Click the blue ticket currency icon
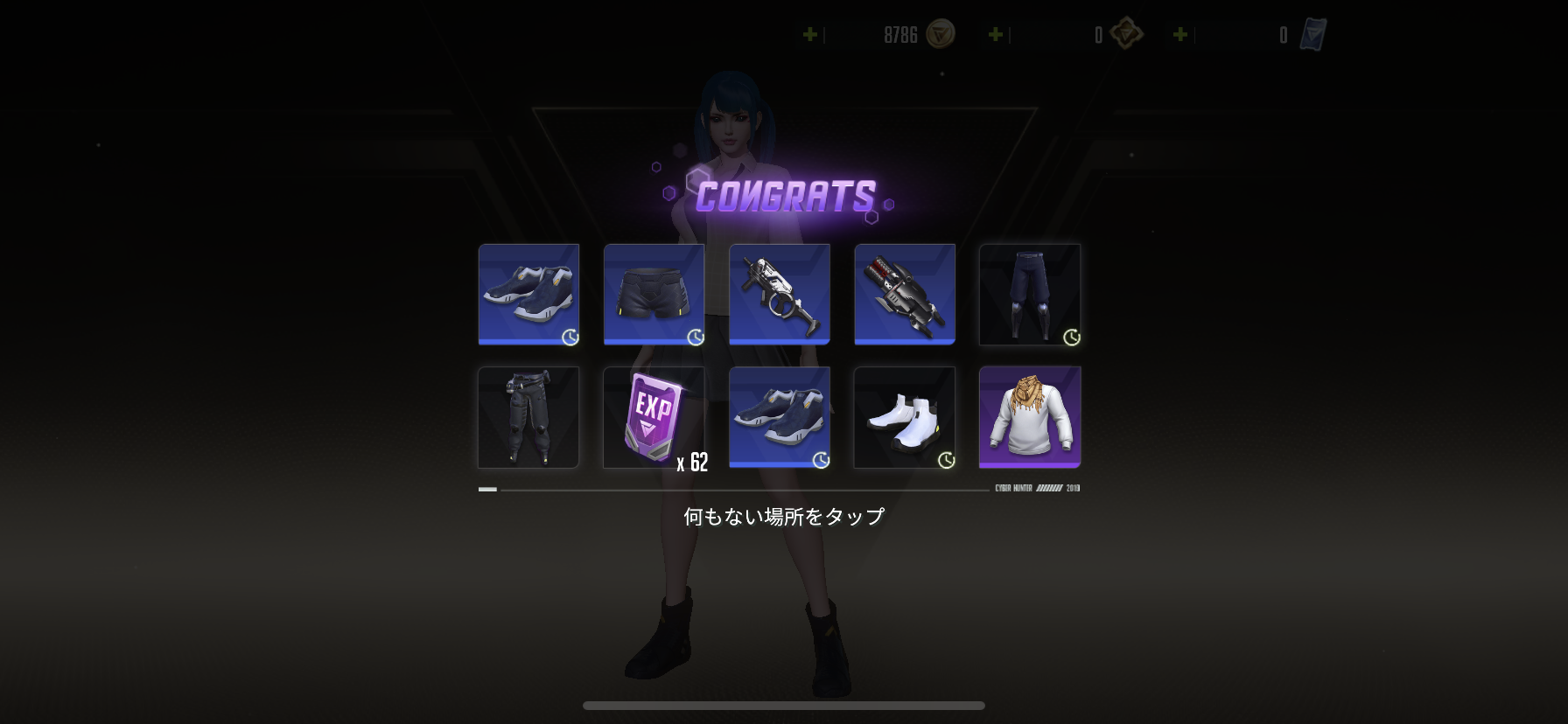This screenshot has width=1568, height=724. coord(1311,34)
